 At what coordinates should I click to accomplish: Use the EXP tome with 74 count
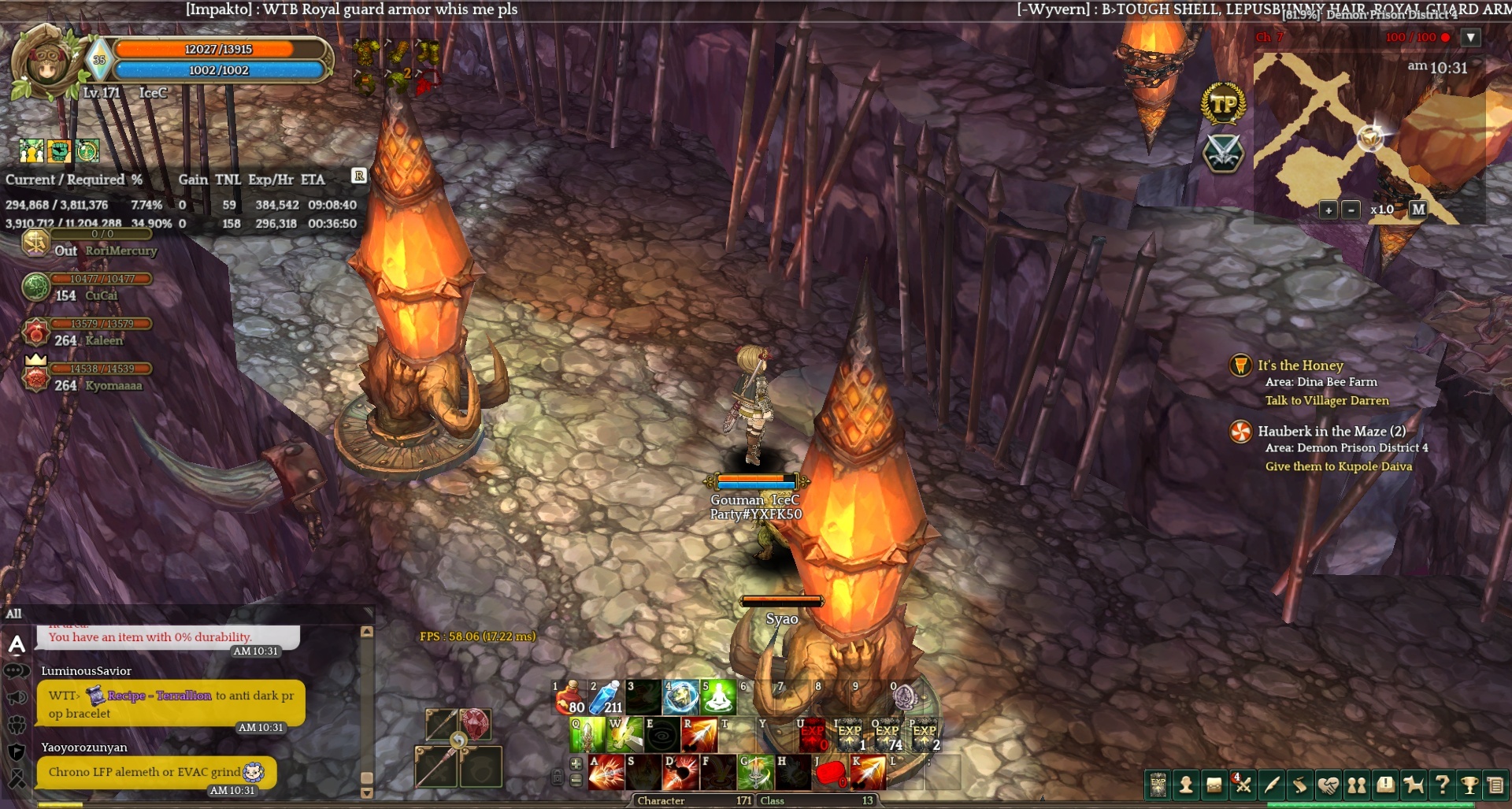coord(888,734)
